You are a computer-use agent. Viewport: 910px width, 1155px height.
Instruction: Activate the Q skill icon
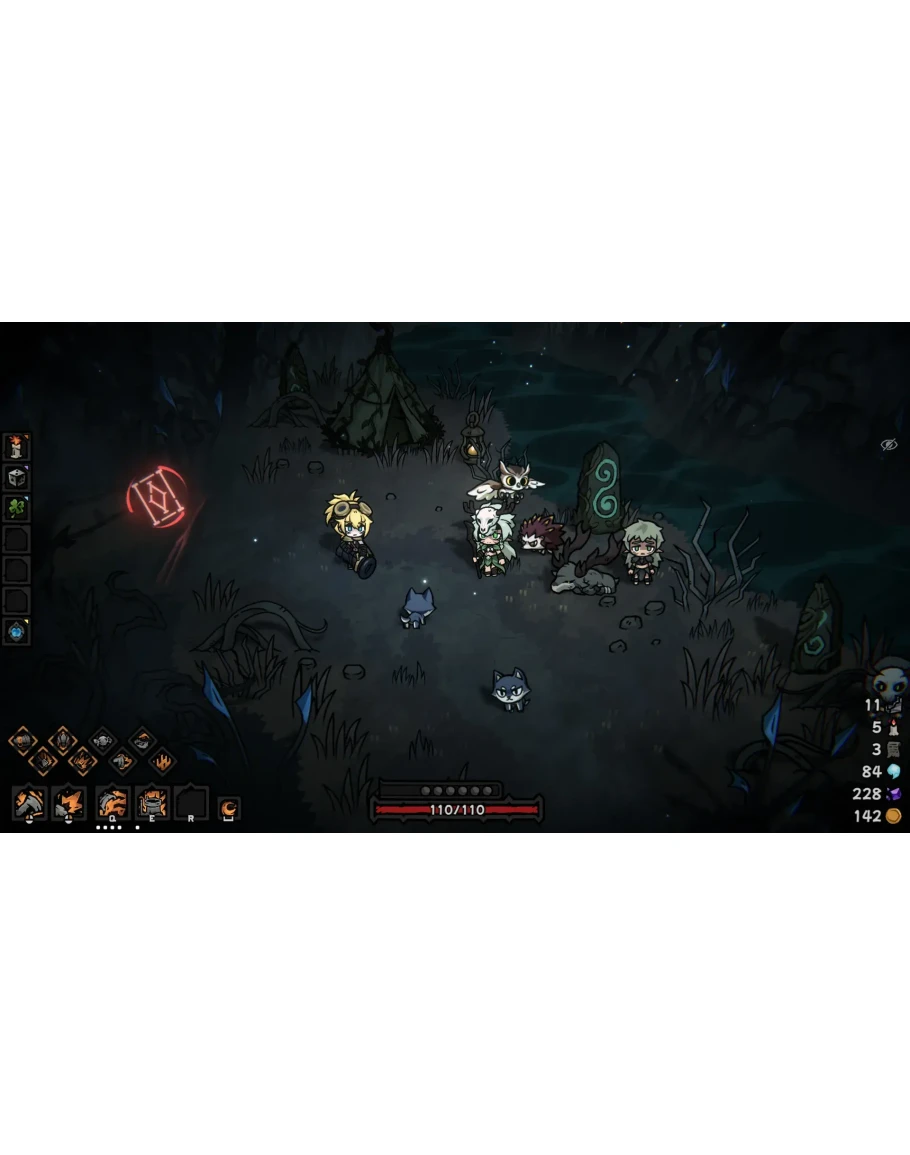tap(112, 803)
